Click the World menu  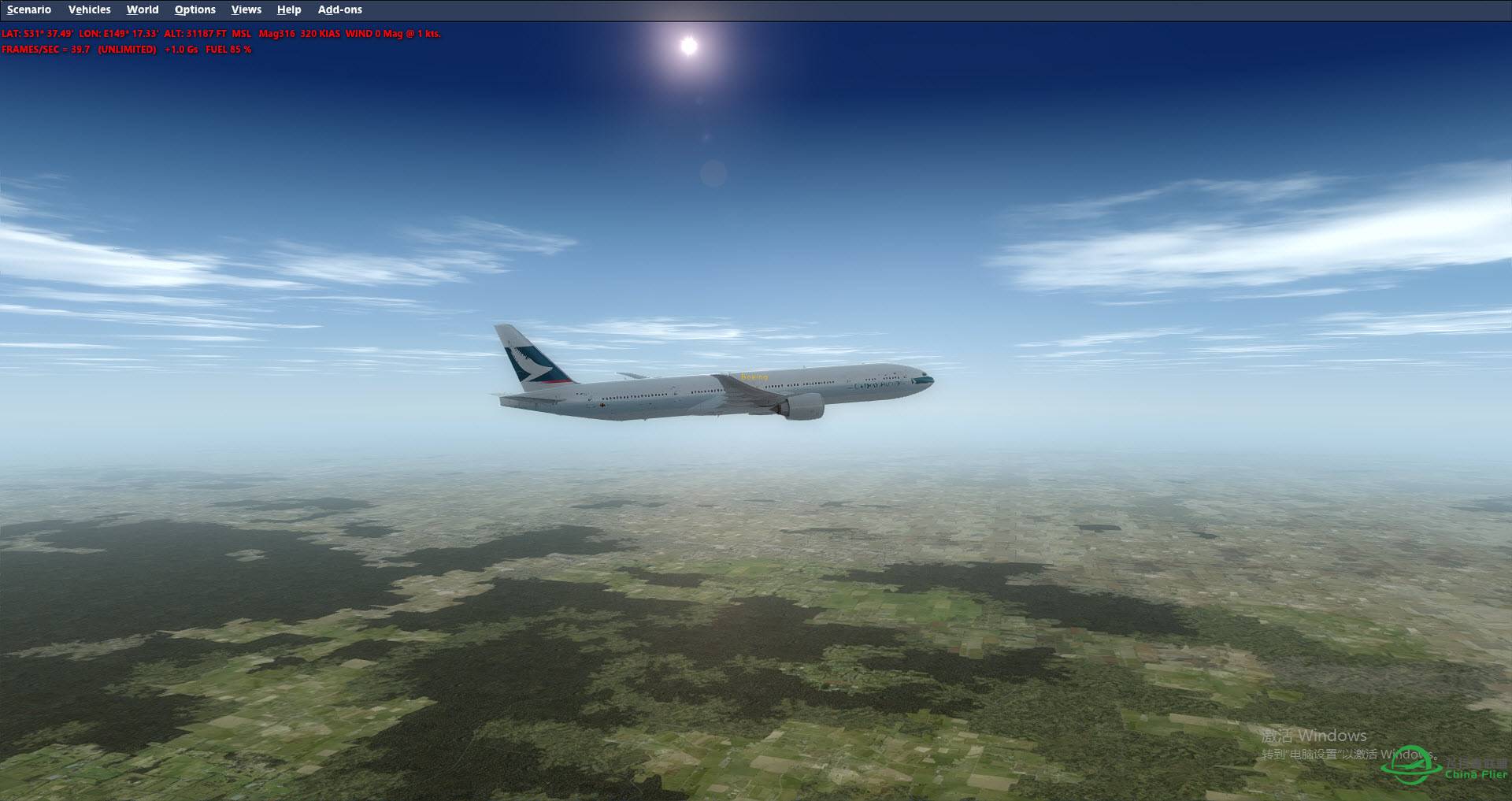pyautogui.click(x=143, y=10)
